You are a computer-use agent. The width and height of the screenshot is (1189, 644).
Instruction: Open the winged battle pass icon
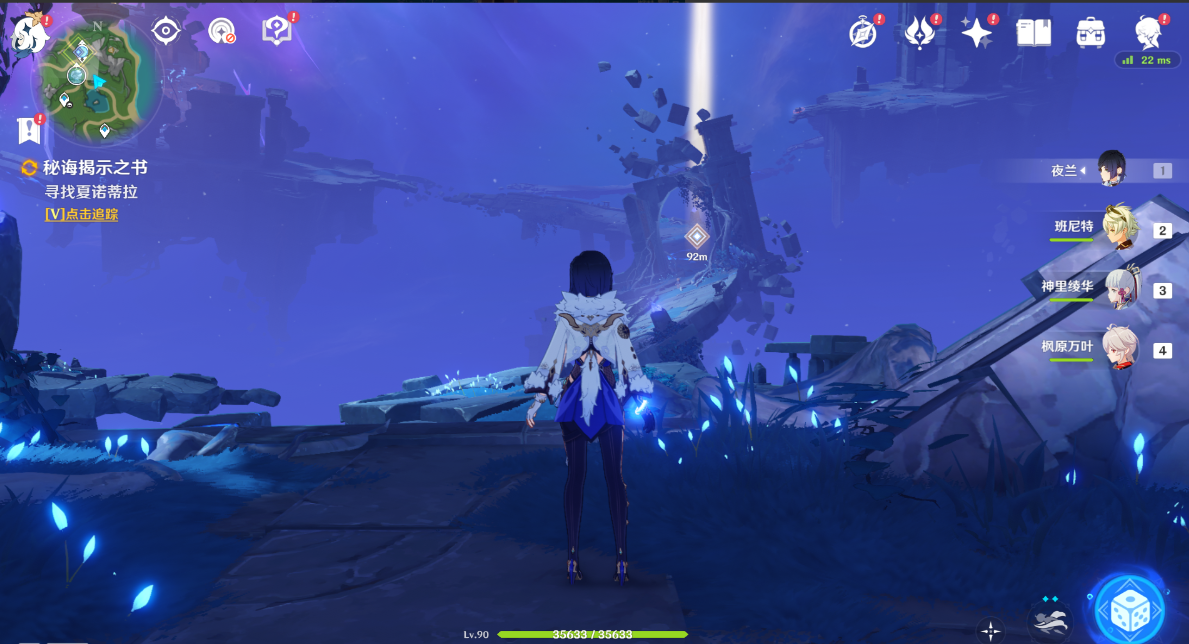click(x=919, y=34)
